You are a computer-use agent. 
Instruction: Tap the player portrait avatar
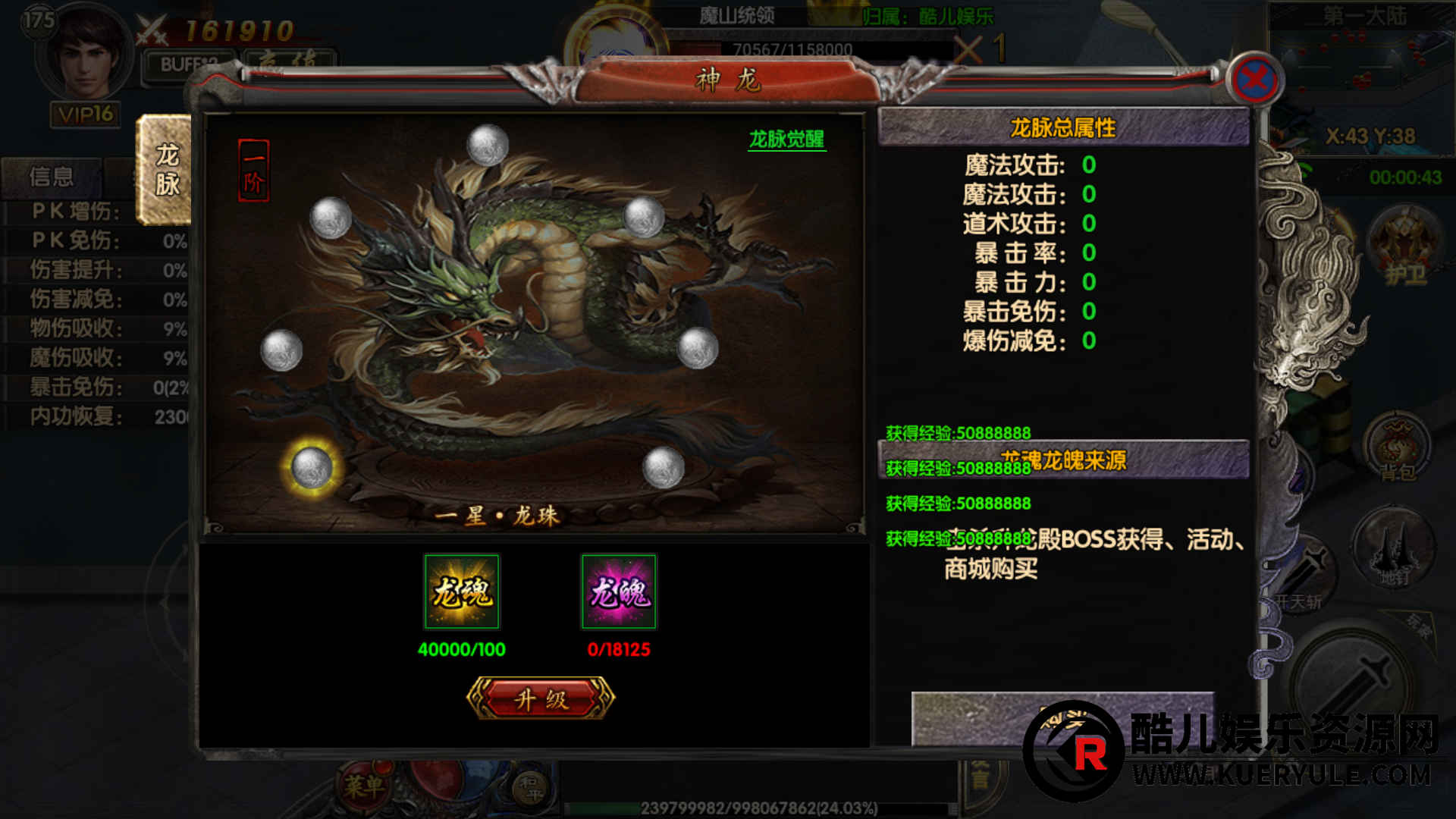(85, 53)
